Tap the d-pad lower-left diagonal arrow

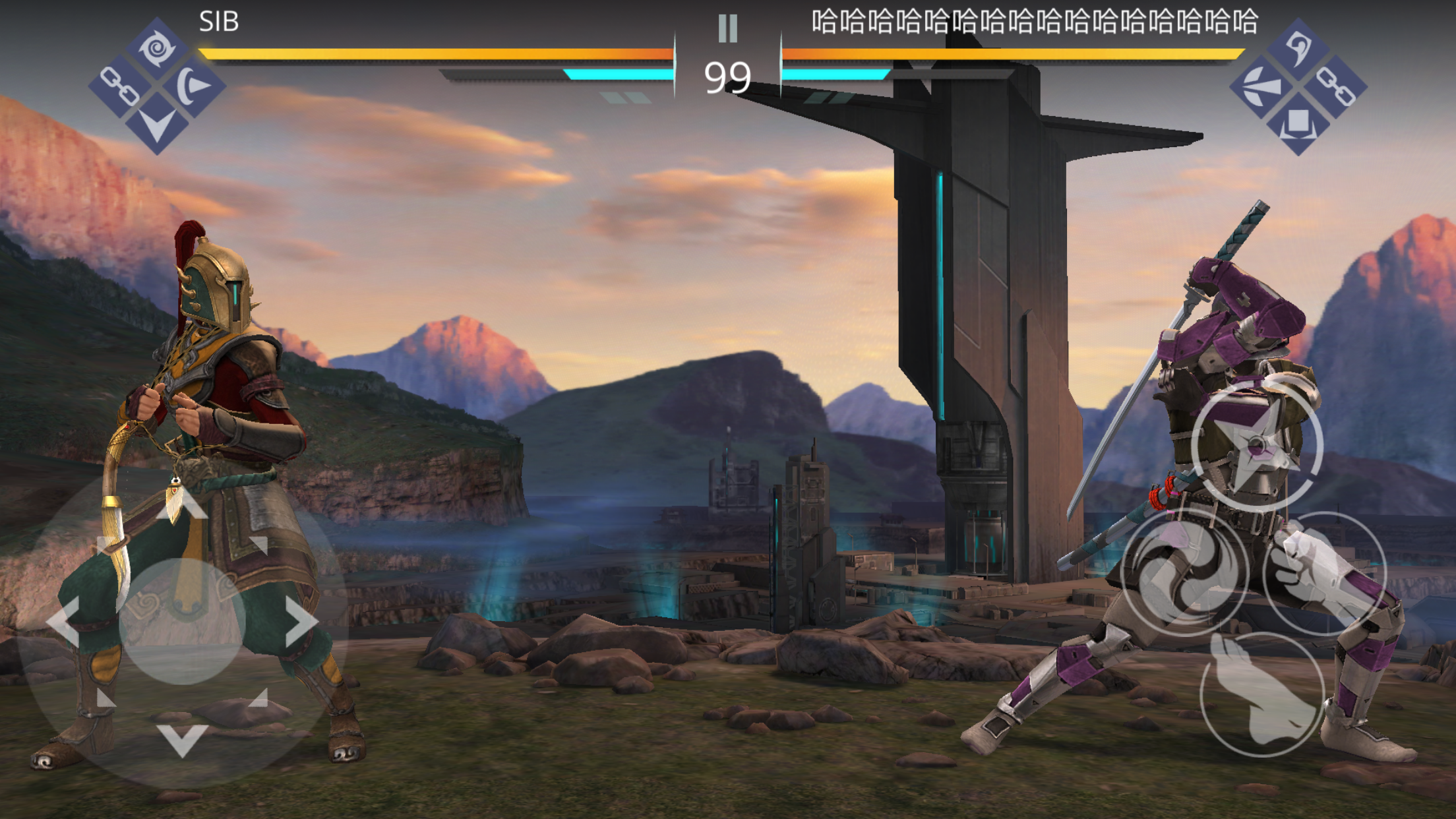tap(106, 698)
